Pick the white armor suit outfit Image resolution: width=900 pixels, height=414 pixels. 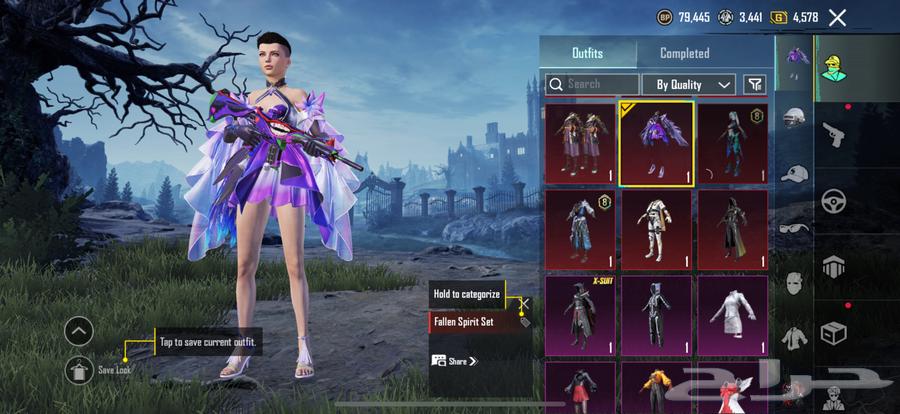coord(656,230)
